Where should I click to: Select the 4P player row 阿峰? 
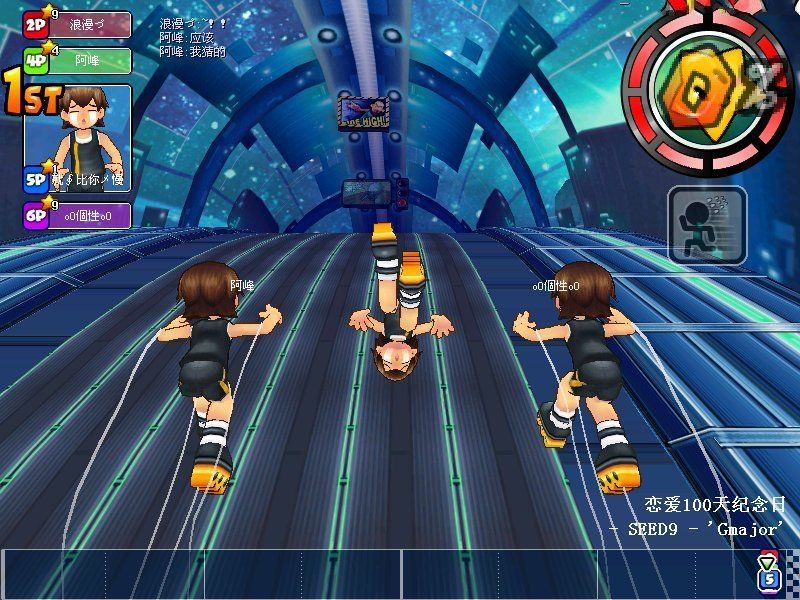point(78,60)
